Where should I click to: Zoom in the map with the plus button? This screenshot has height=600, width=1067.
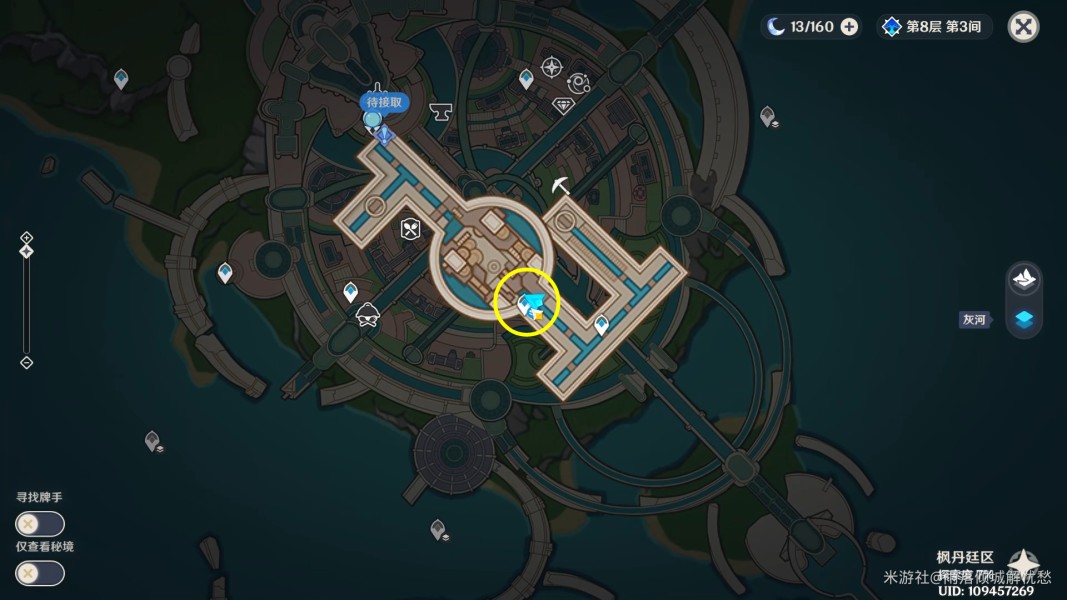click(x=27, y=238)
